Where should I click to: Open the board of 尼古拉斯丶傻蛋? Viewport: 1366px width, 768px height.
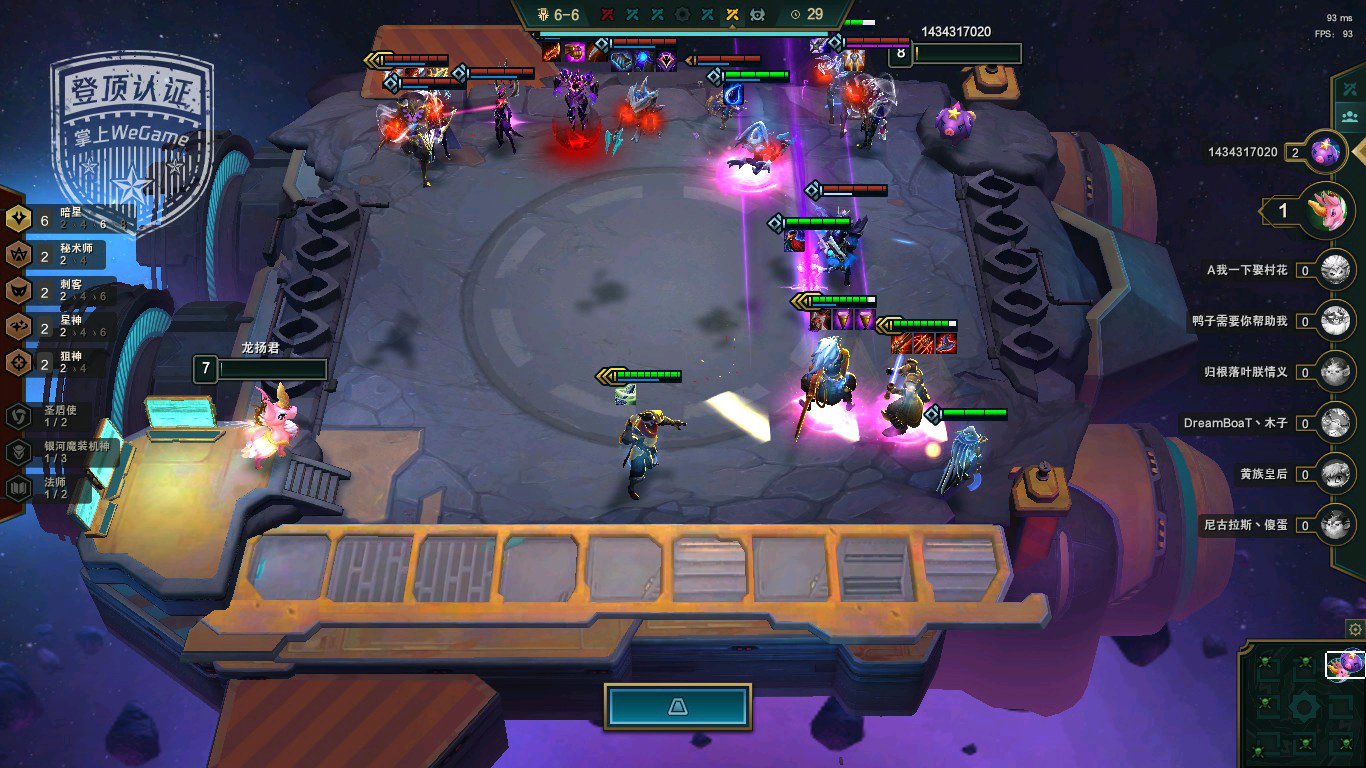pyautogui.click(x=1335, y=524)
